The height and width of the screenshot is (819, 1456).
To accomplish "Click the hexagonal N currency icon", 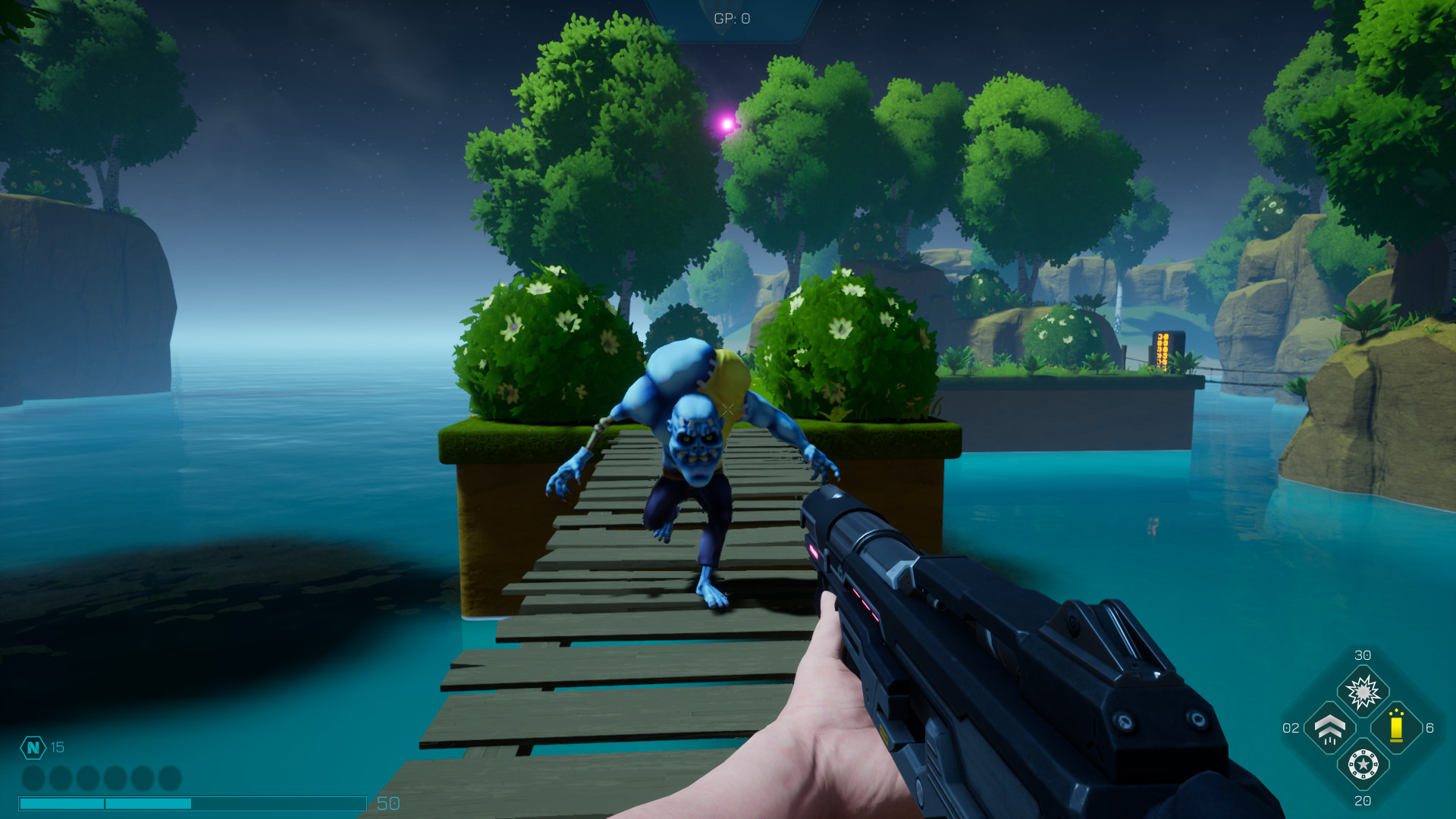I will point(33,747).
